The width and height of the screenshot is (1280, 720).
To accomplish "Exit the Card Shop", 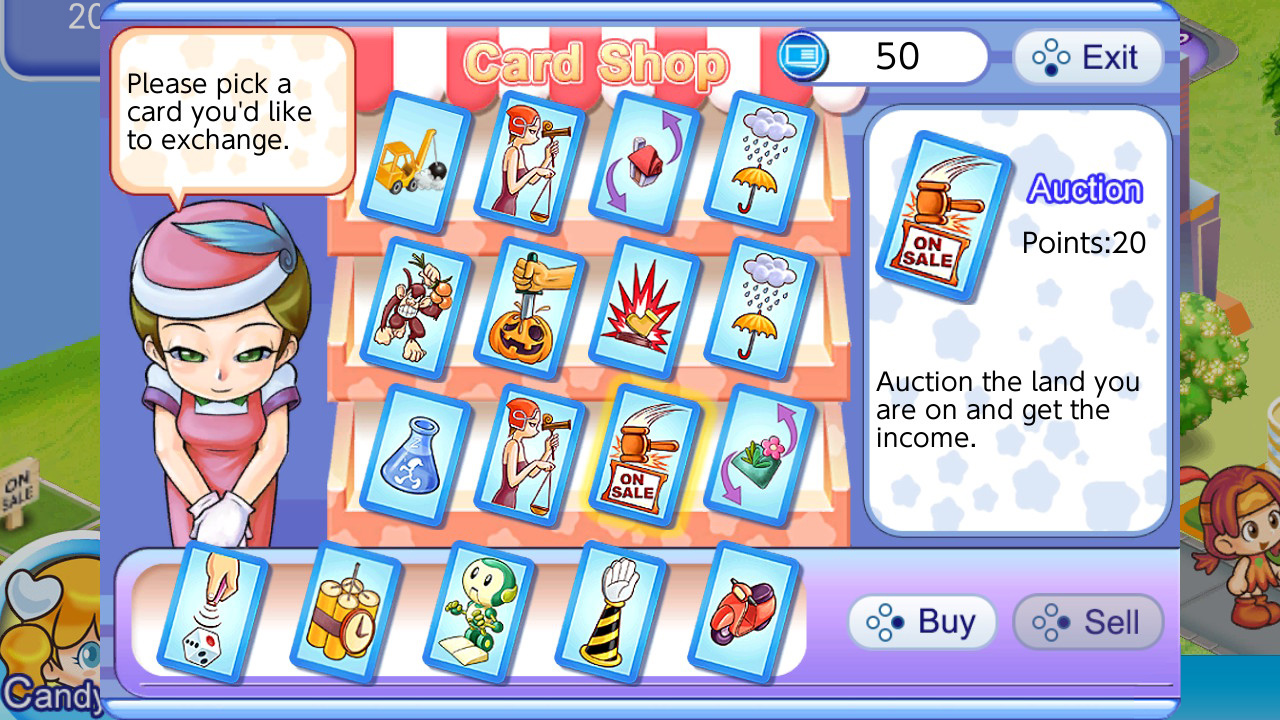I will point(1088,57).
